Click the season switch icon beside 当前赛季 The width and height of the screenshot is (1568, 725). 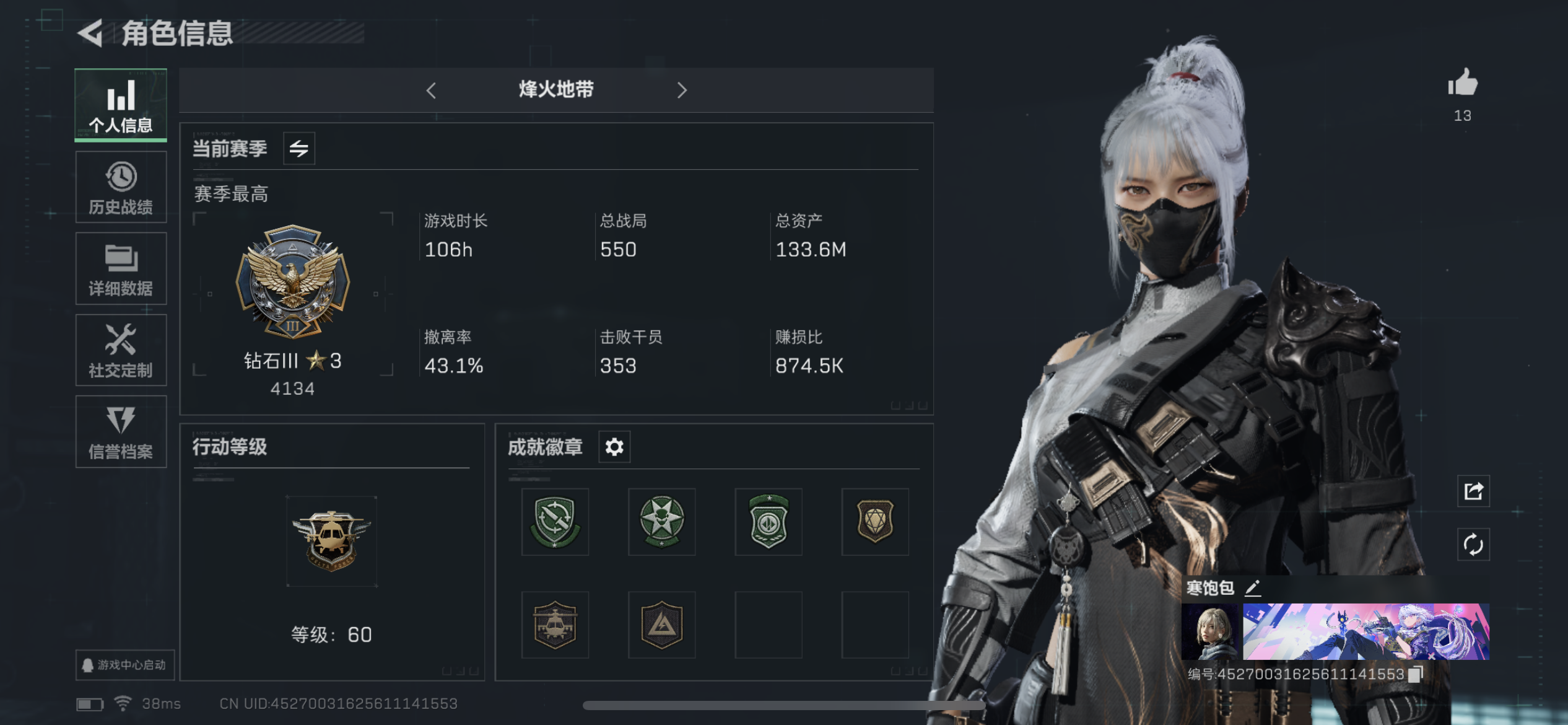point(299,148)
